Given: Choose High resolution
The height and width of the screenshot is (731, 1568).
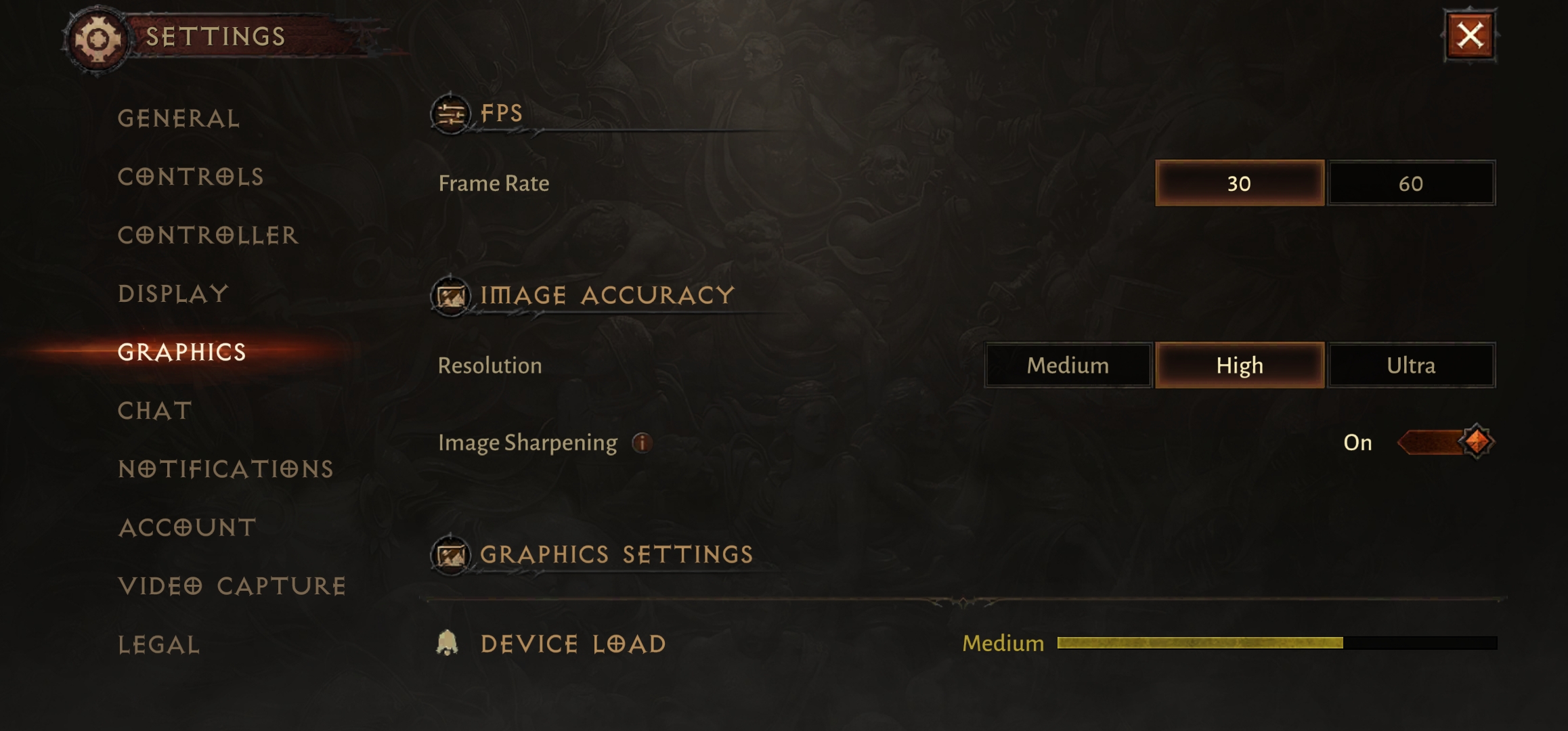Looking at the screenshot, I should coord(1239,365).
